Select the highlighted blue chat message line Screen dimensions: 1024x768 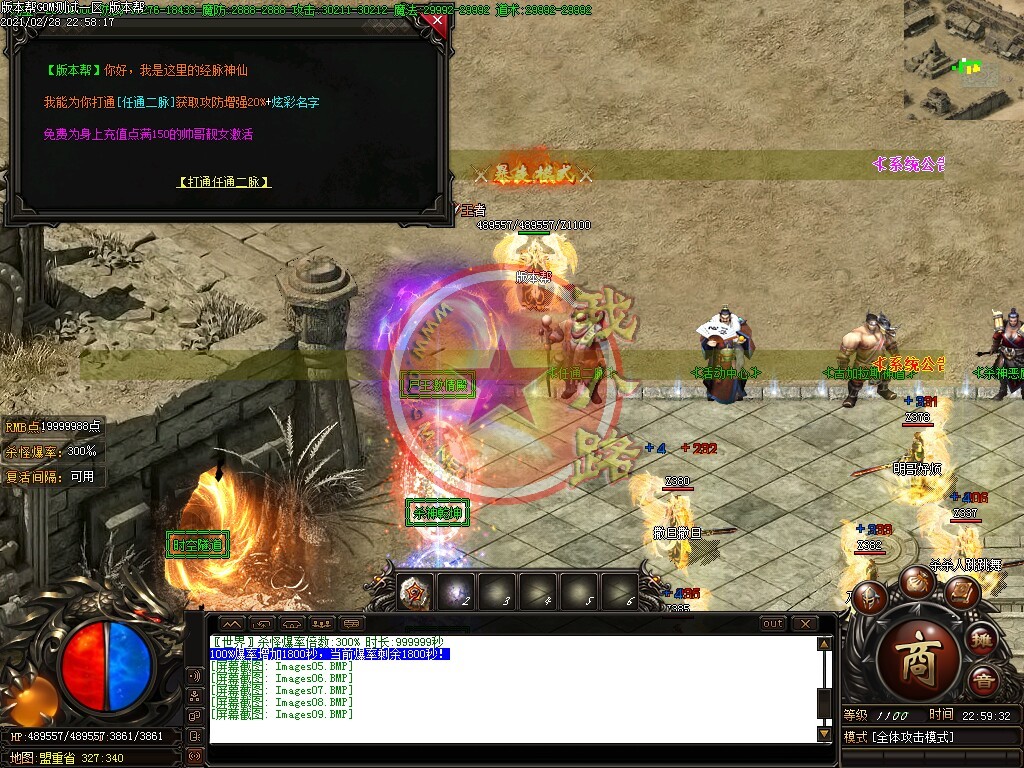(330, 654)
